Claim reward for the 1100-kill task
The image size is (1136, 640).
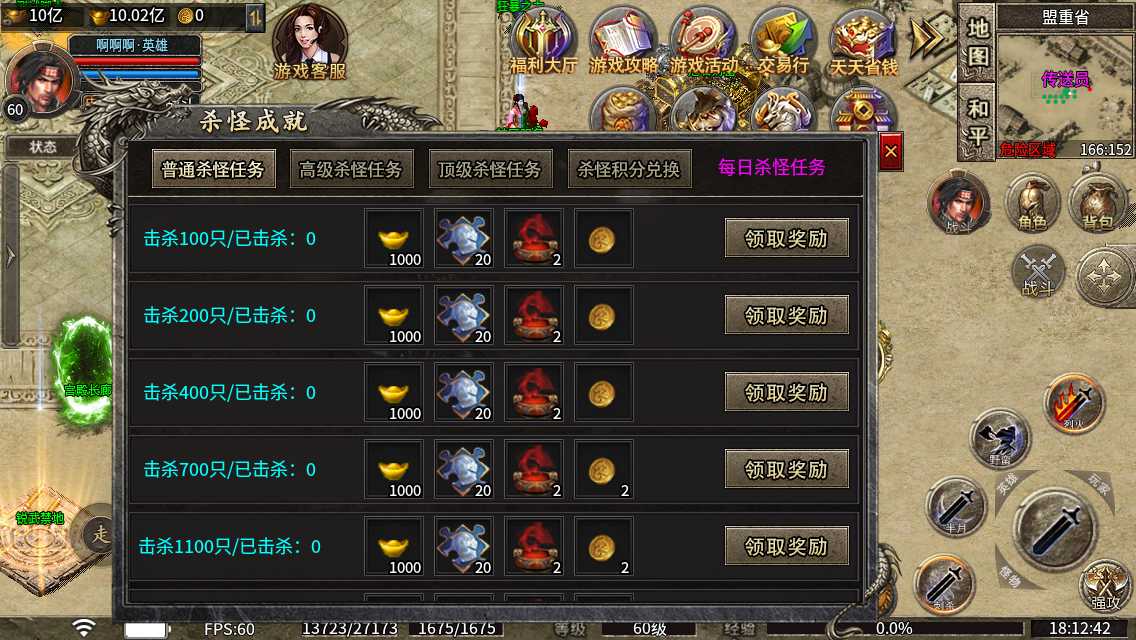coord(786,546)
